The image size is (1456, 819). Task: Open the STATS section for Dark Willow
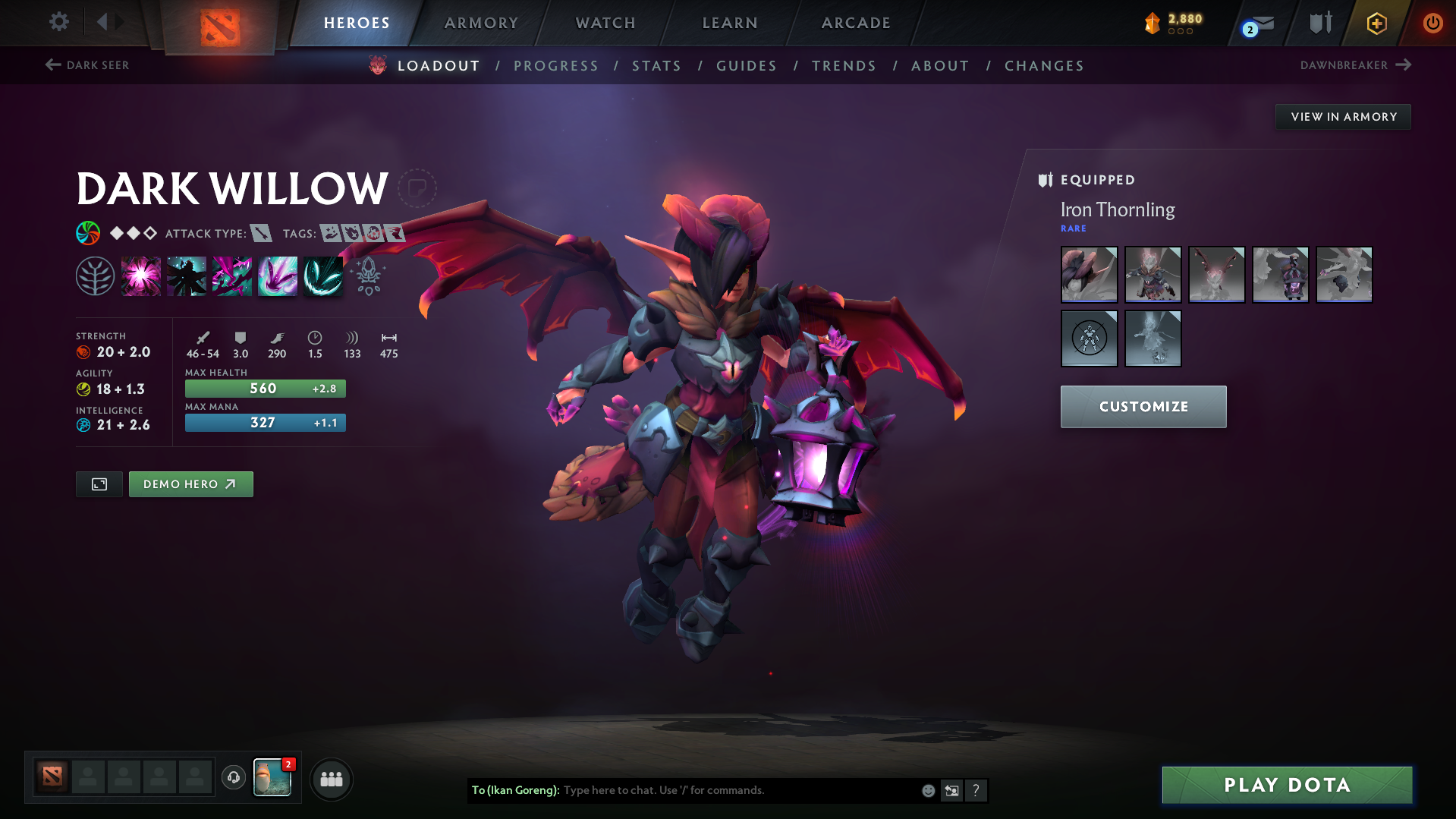click(656, 66)
